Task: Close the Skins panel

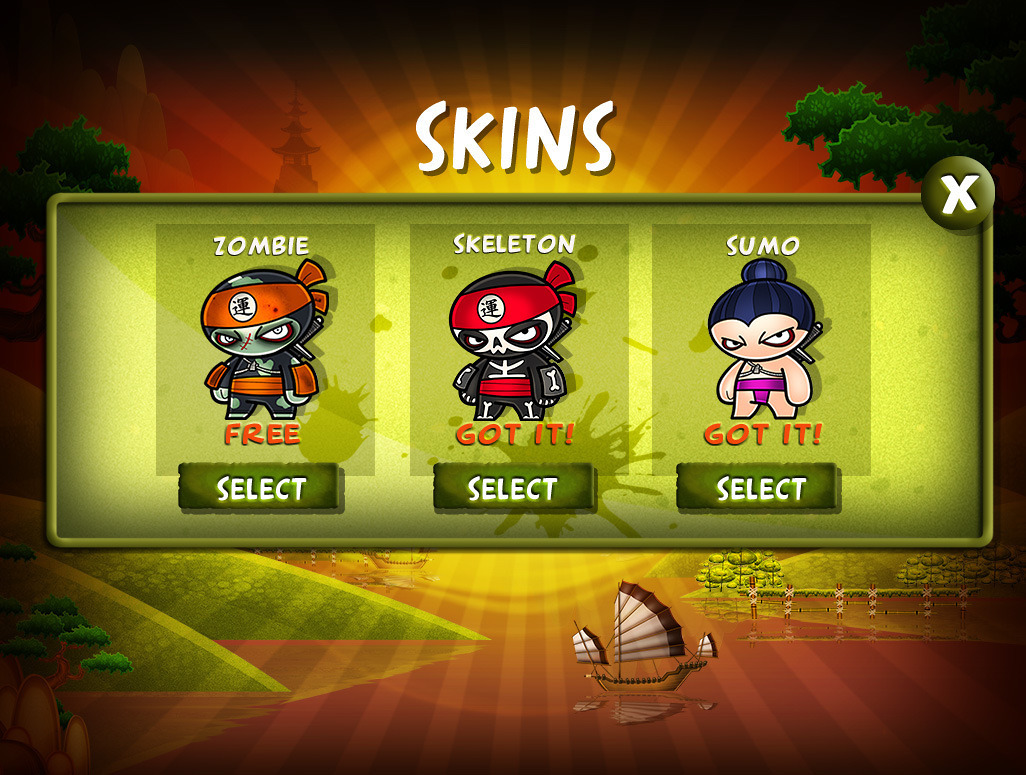Action: click(x=957, y=194)
